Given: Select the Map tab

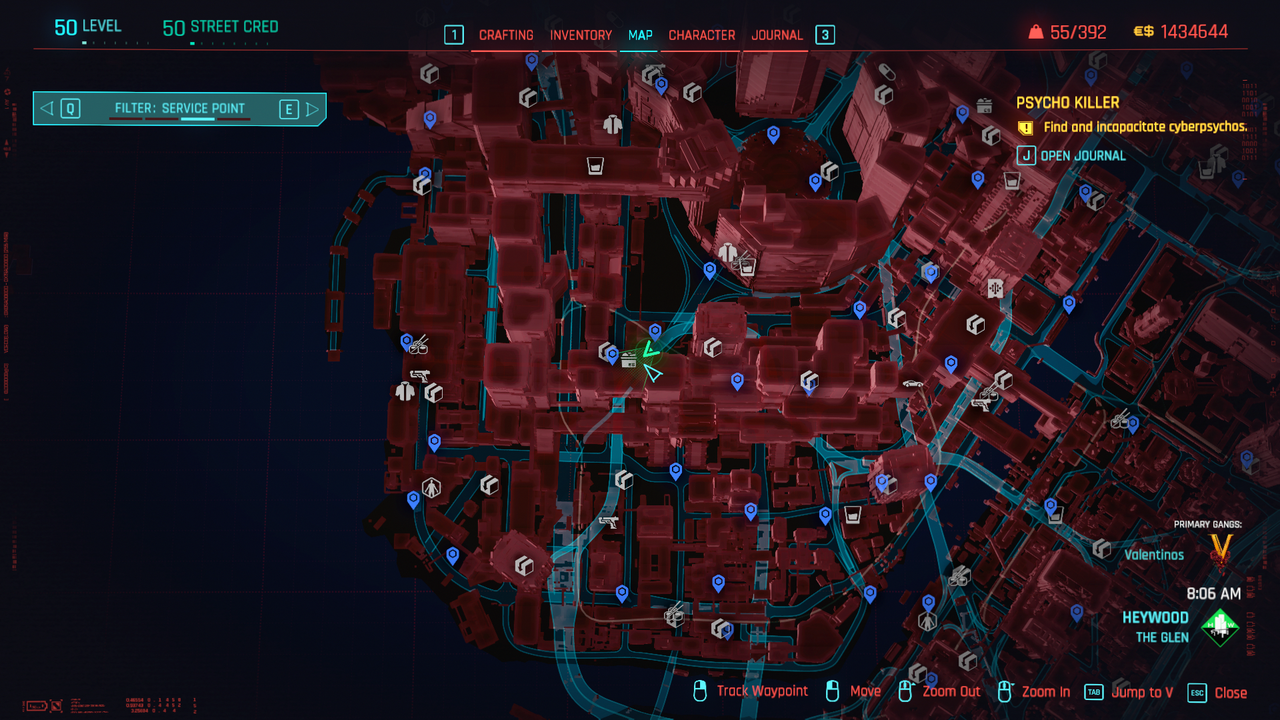Looking at the screenshot, I should coord(640,35).
